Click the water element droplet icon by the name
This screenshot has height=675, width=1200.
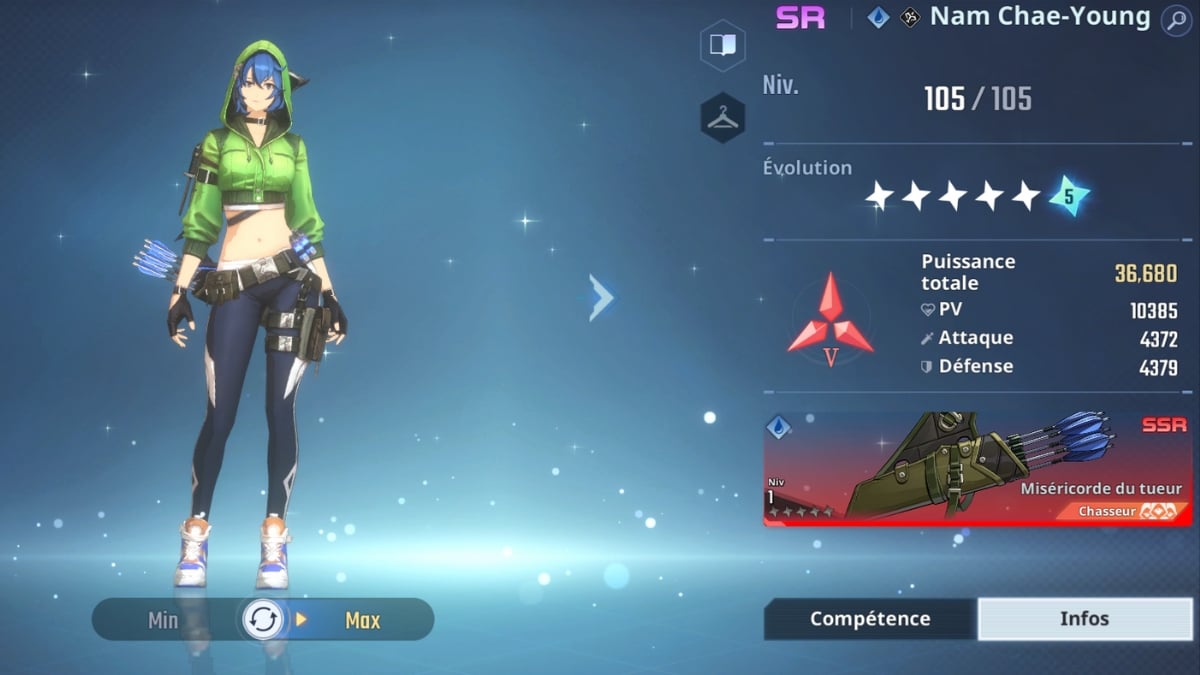[878, 18]
